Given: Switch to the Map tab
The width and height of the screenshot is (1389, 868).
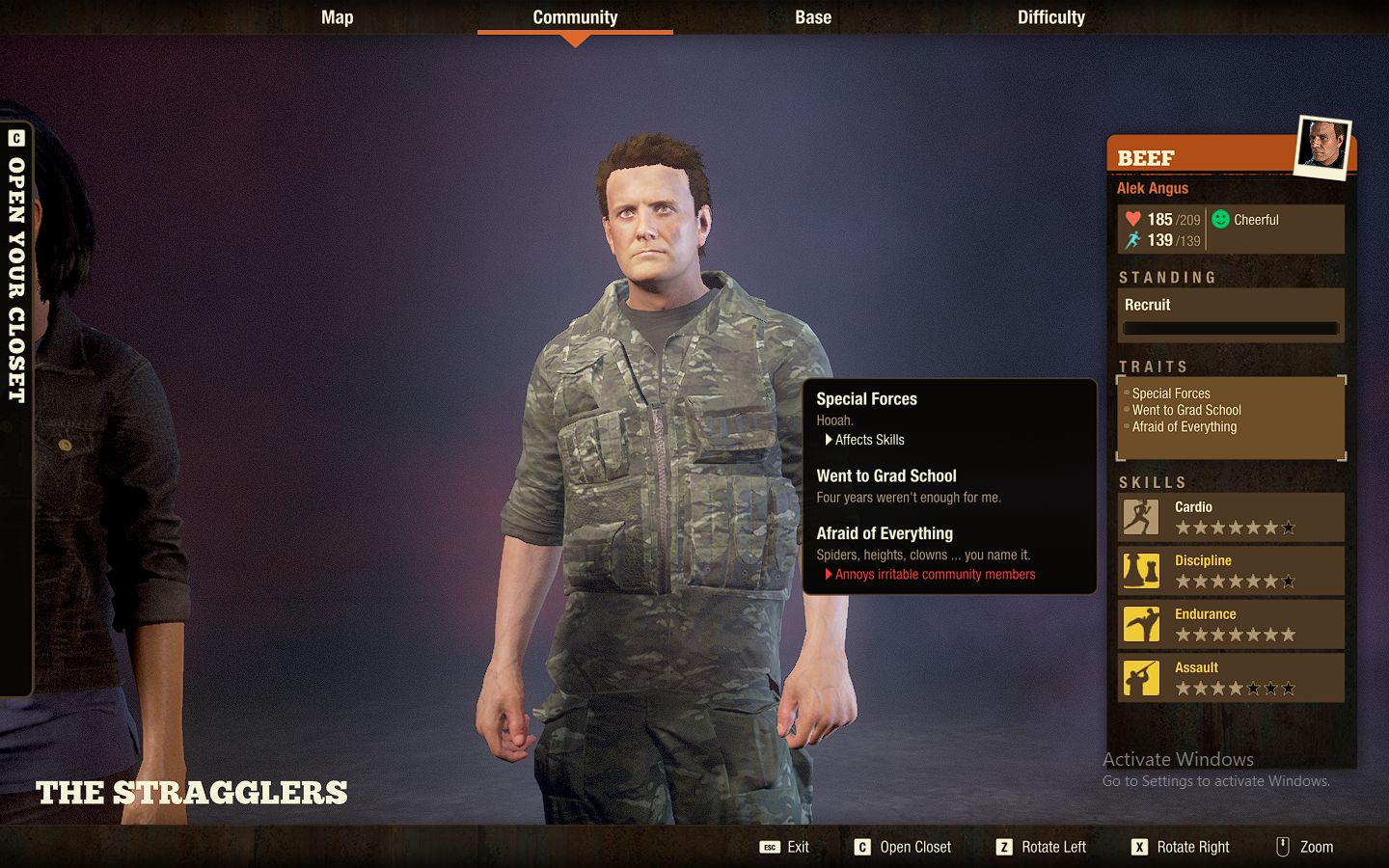Looking at the screenshot, I should (x=337, y=16).
